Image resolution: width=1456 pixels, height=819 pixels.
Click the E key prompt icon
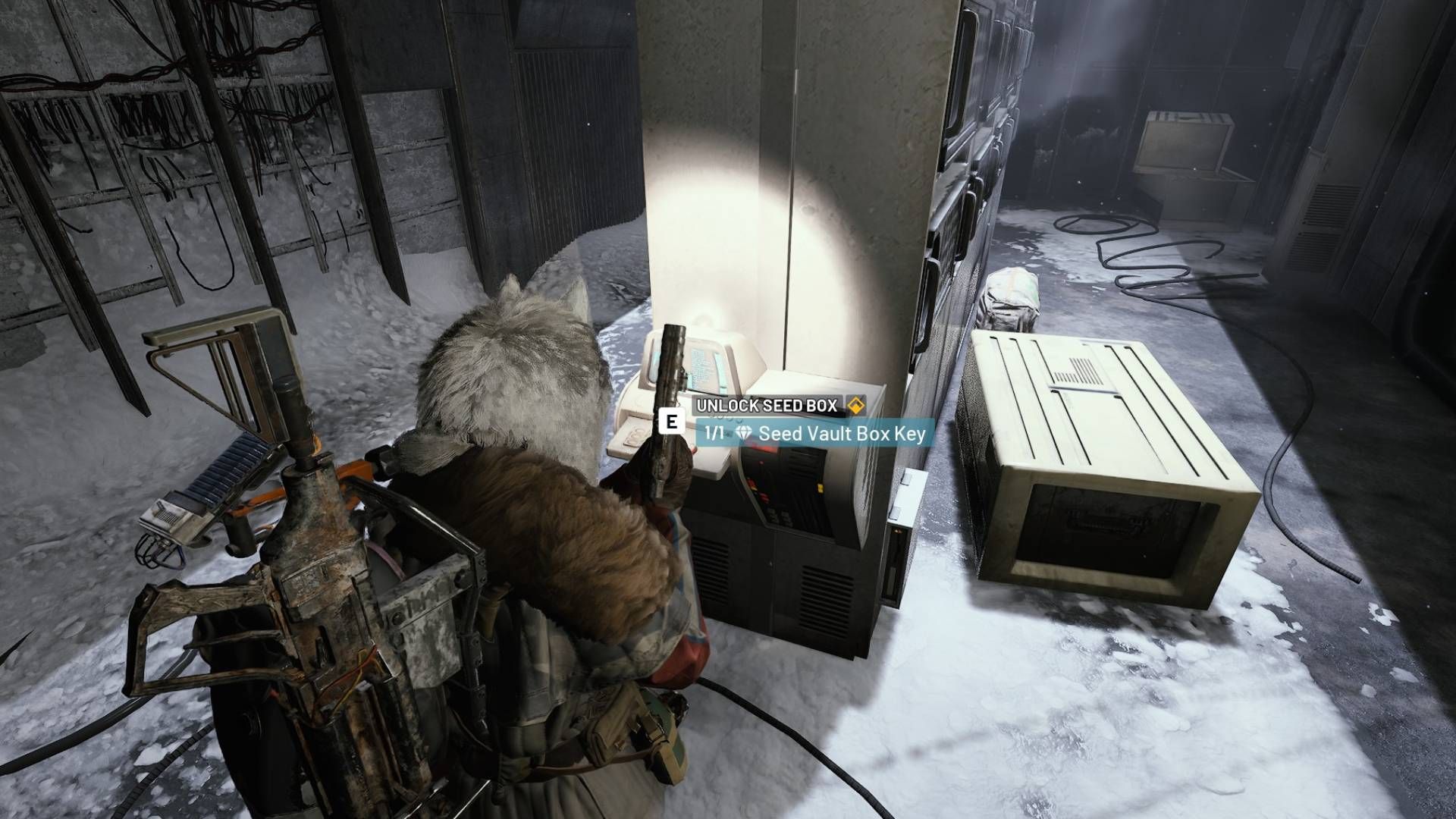point(671,422)
